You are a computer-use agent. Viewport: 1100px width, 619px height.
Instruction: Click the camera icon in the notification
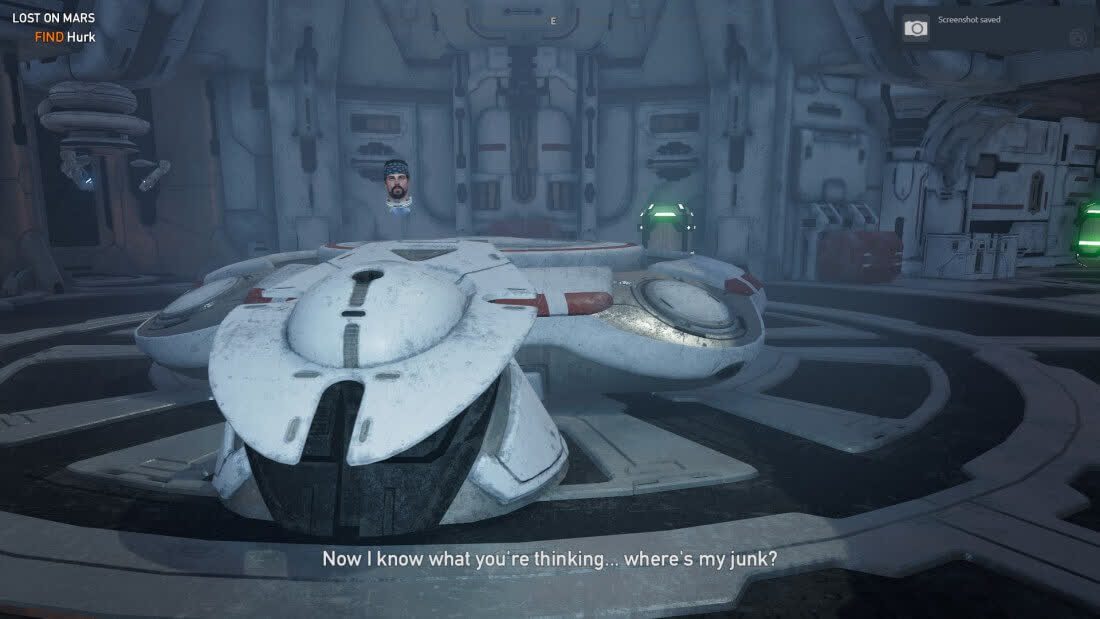(916, 28)
